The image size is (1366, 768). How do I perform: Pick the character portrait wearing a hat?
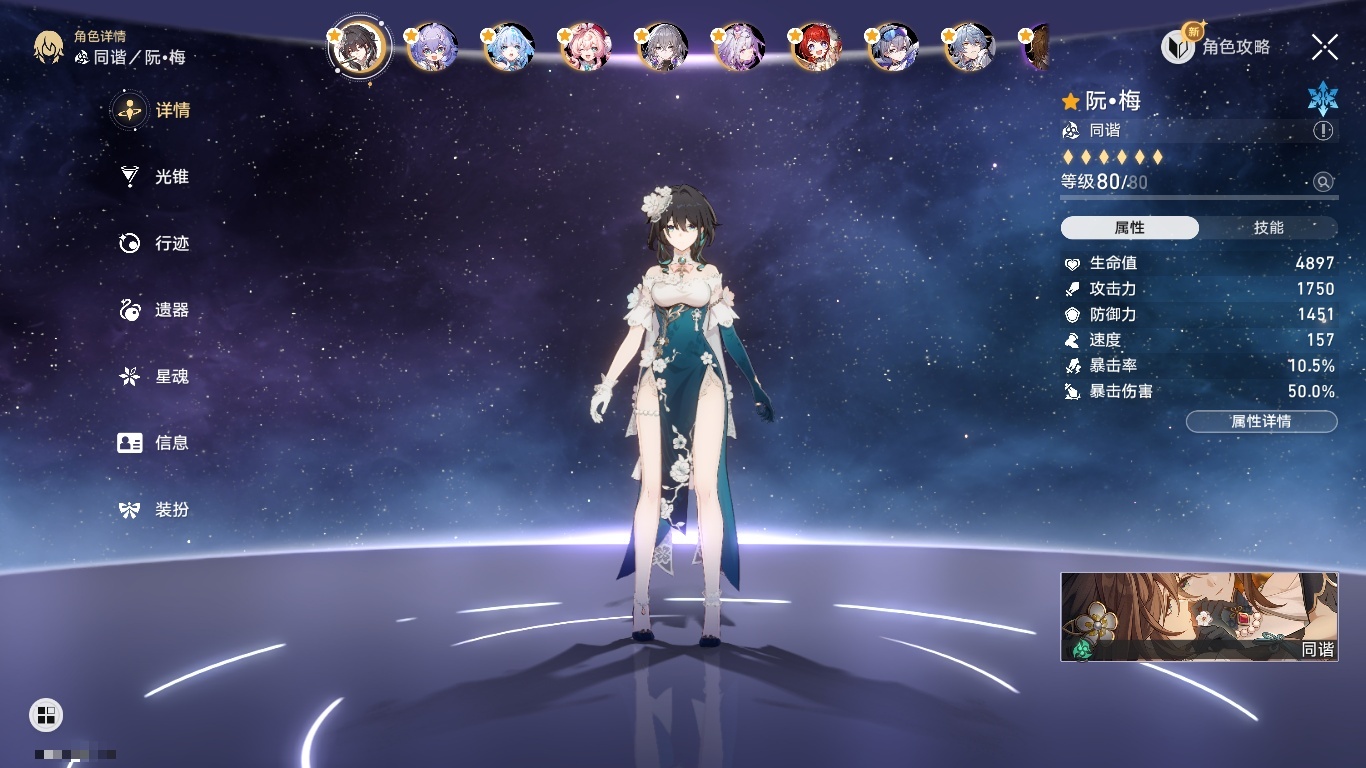(892, 47)
